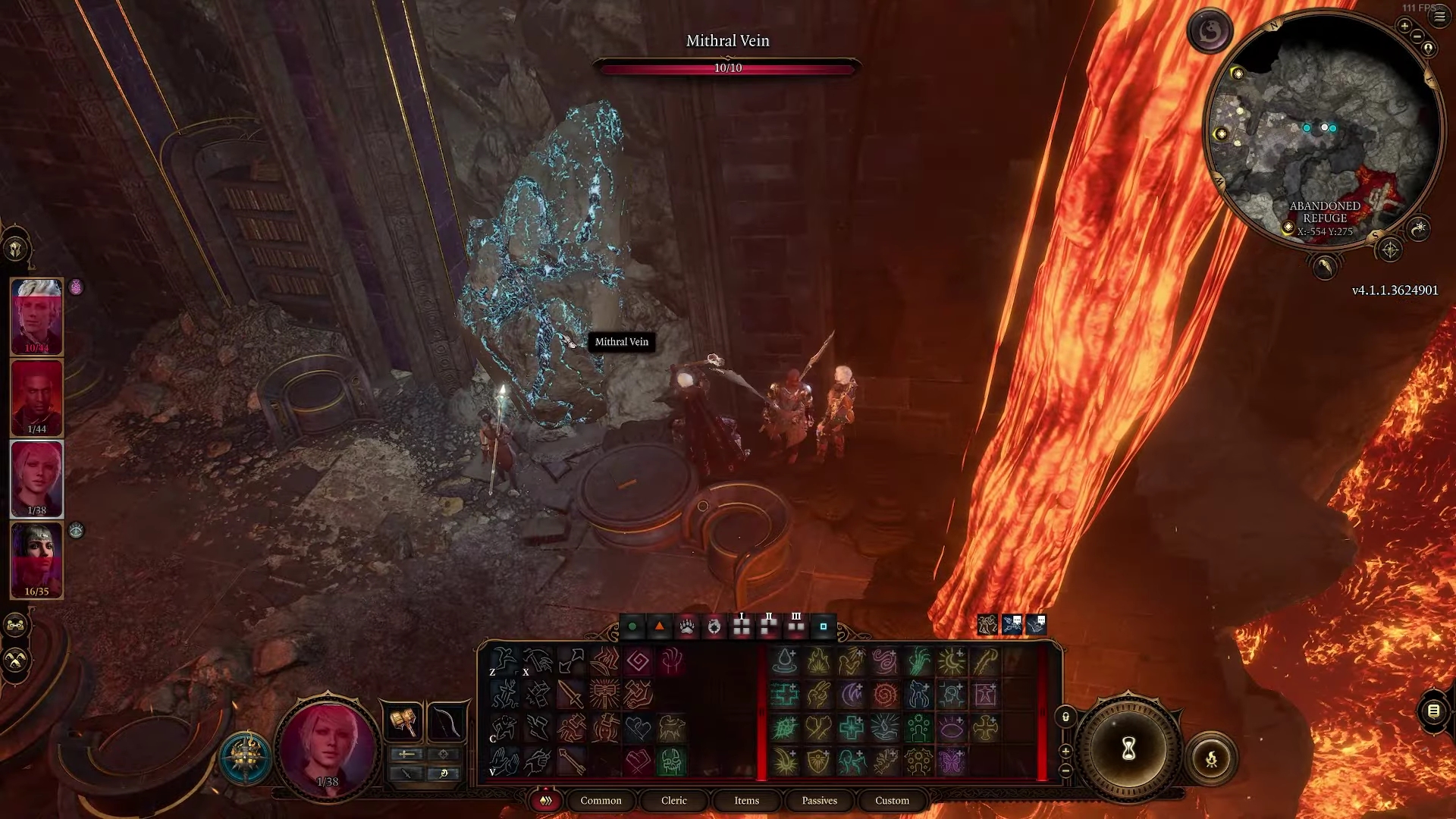
Task: Select the bow ranged weapon slot
Action: tap(445, 722)
